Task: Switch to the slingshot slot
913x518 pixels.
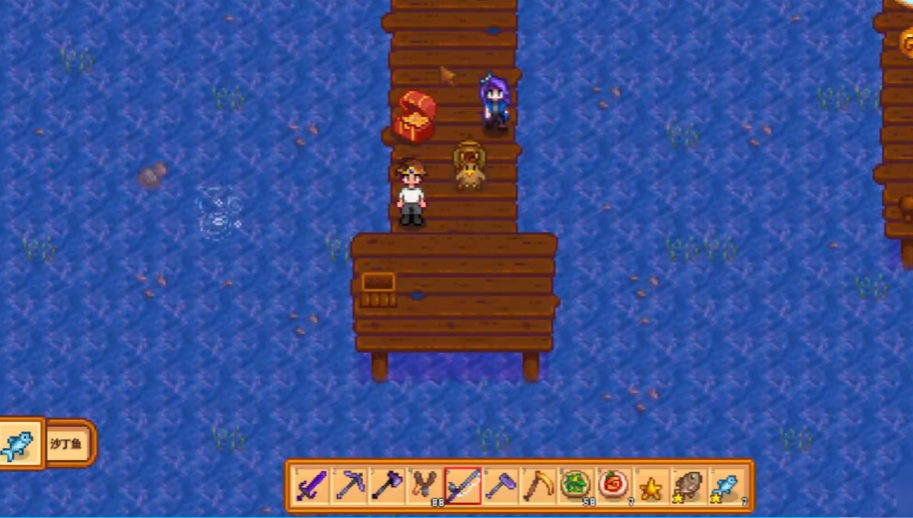Action: click(x=425, y=487)
